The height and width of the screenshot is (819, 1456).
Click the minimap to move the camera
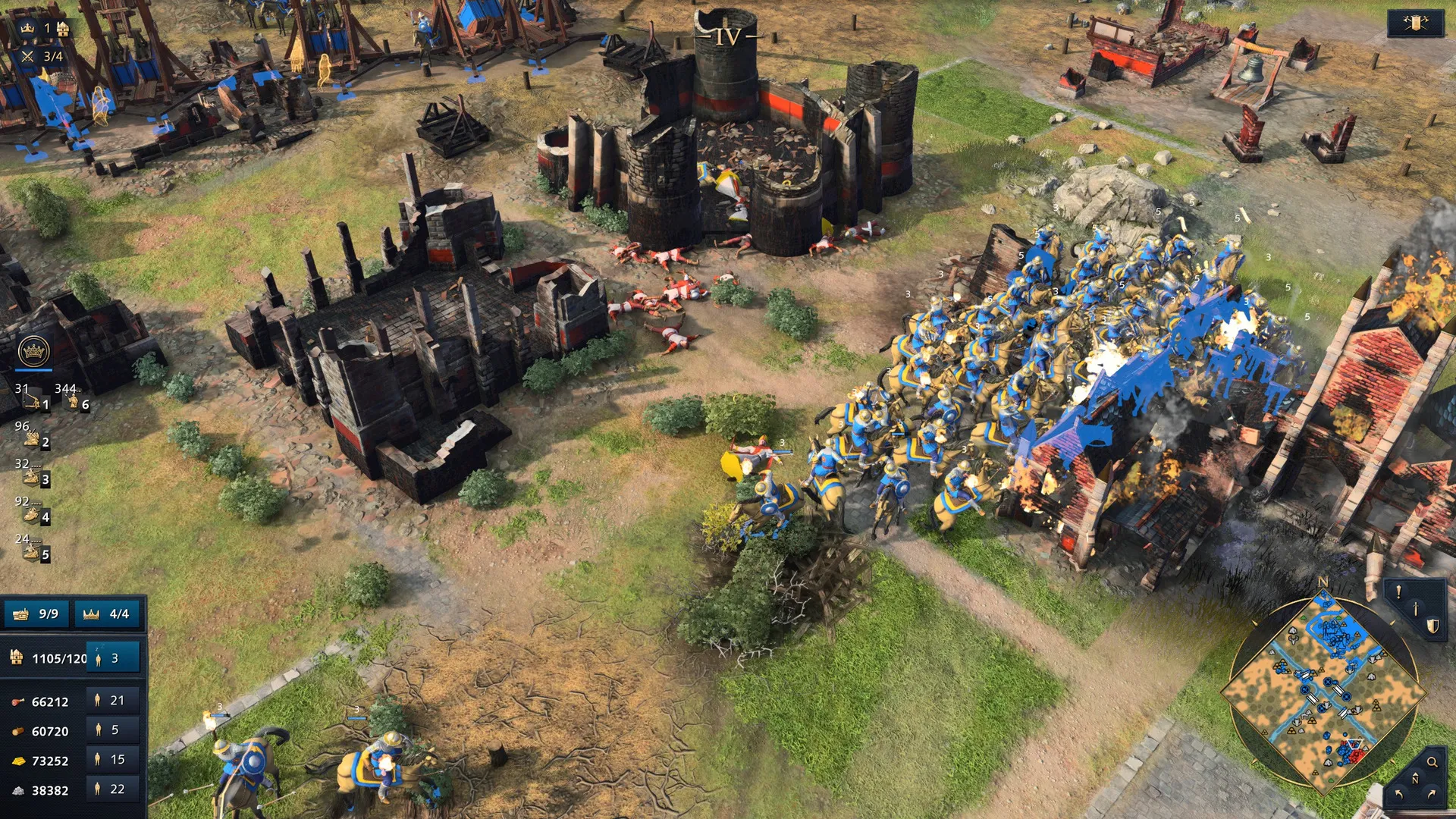(x=1323, y=690)
